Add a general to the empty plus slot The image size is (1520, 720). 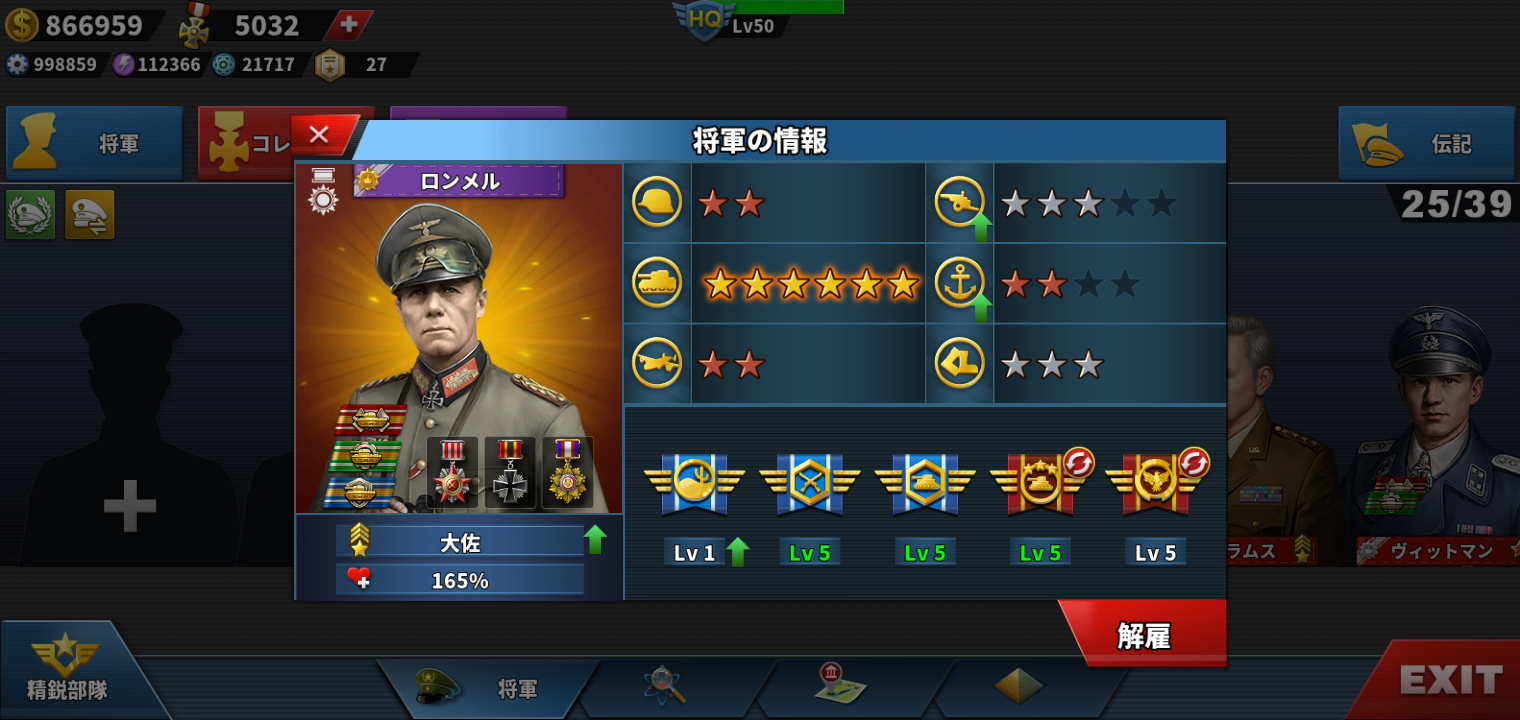[x=130, y=505]
